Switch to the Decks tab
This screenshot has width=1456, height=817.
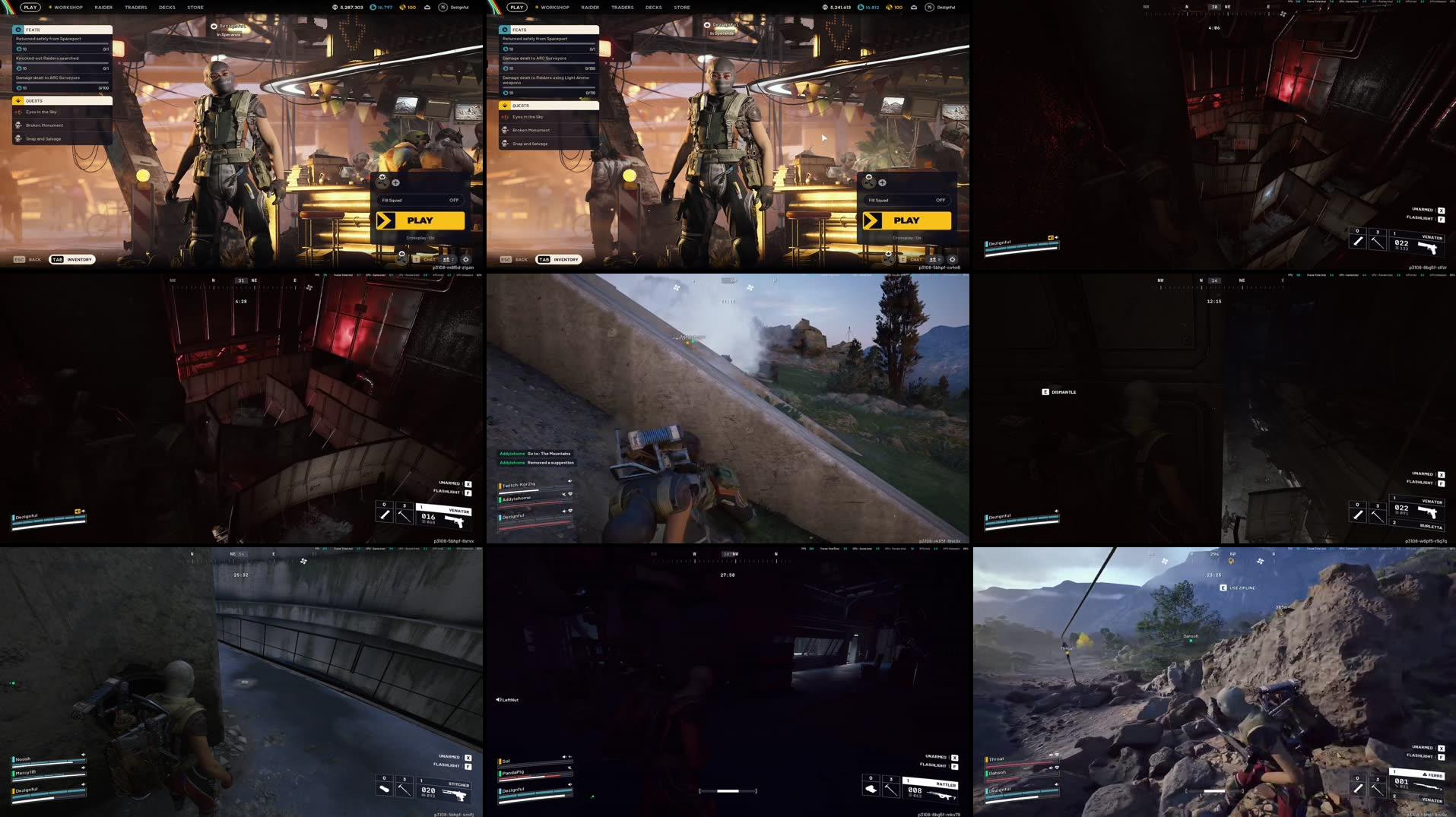169,7
